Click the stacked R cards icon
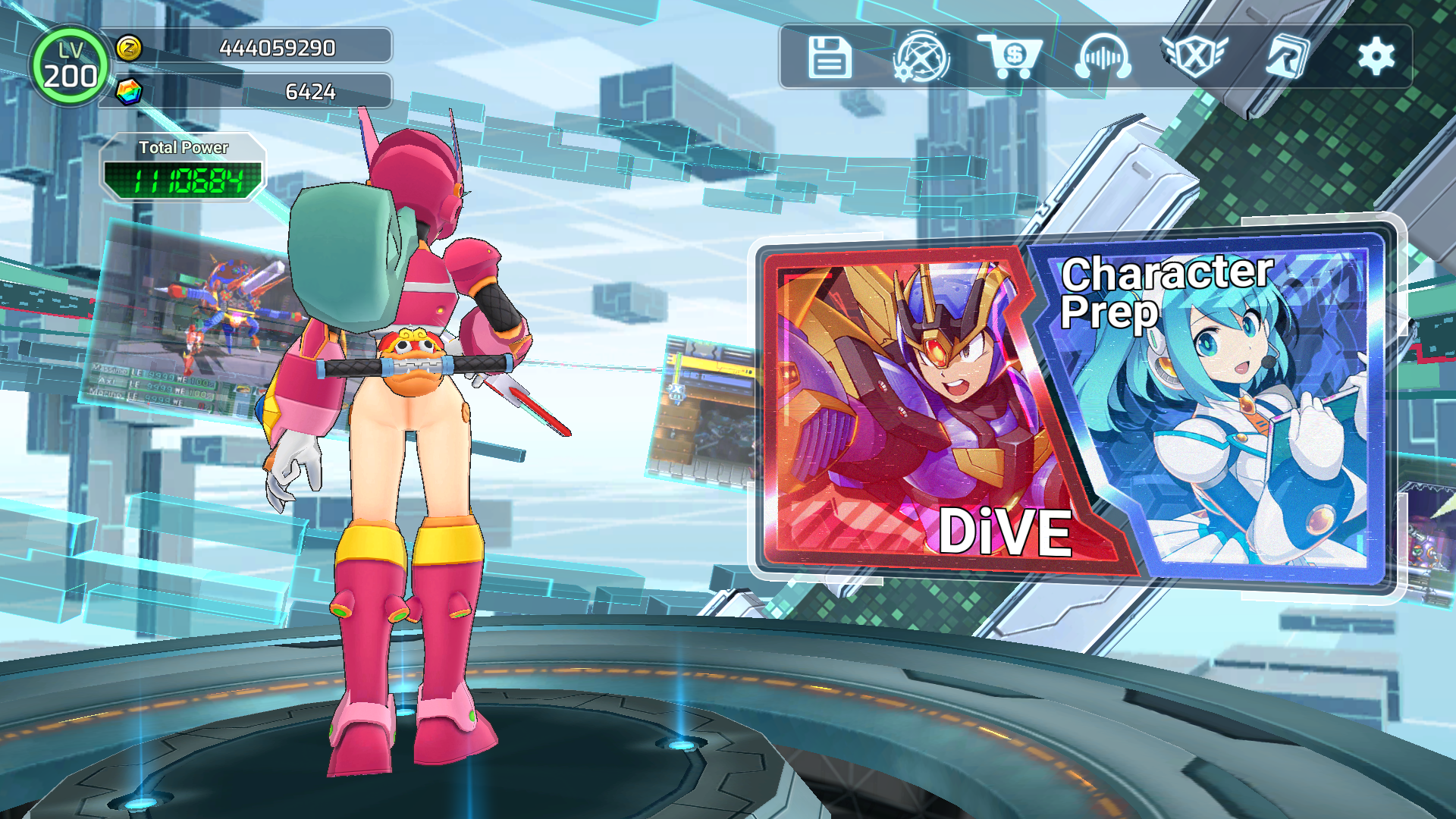 (x=1287, y=57)
